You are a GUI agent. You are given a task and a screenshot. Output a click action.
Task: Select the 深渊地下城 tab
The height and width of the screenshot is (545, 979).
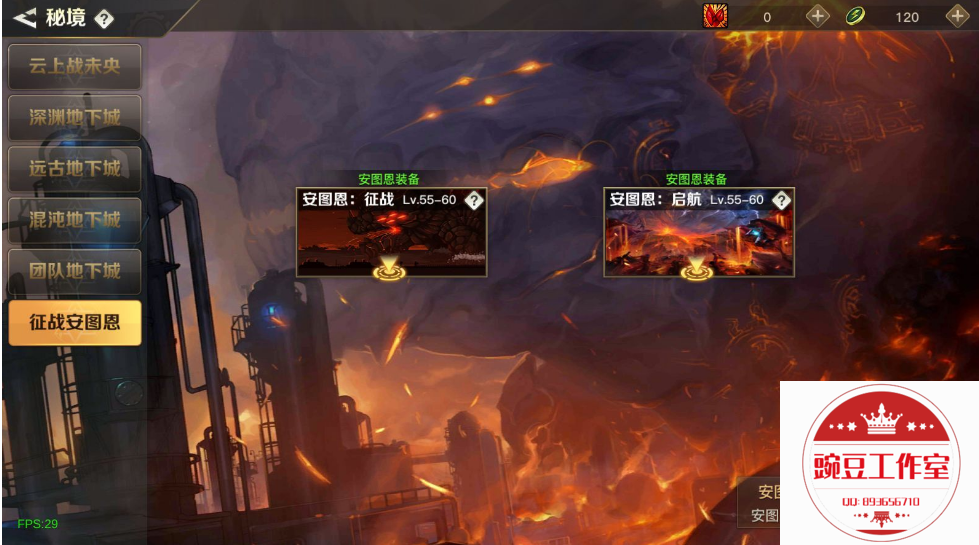tap(75, 118)
